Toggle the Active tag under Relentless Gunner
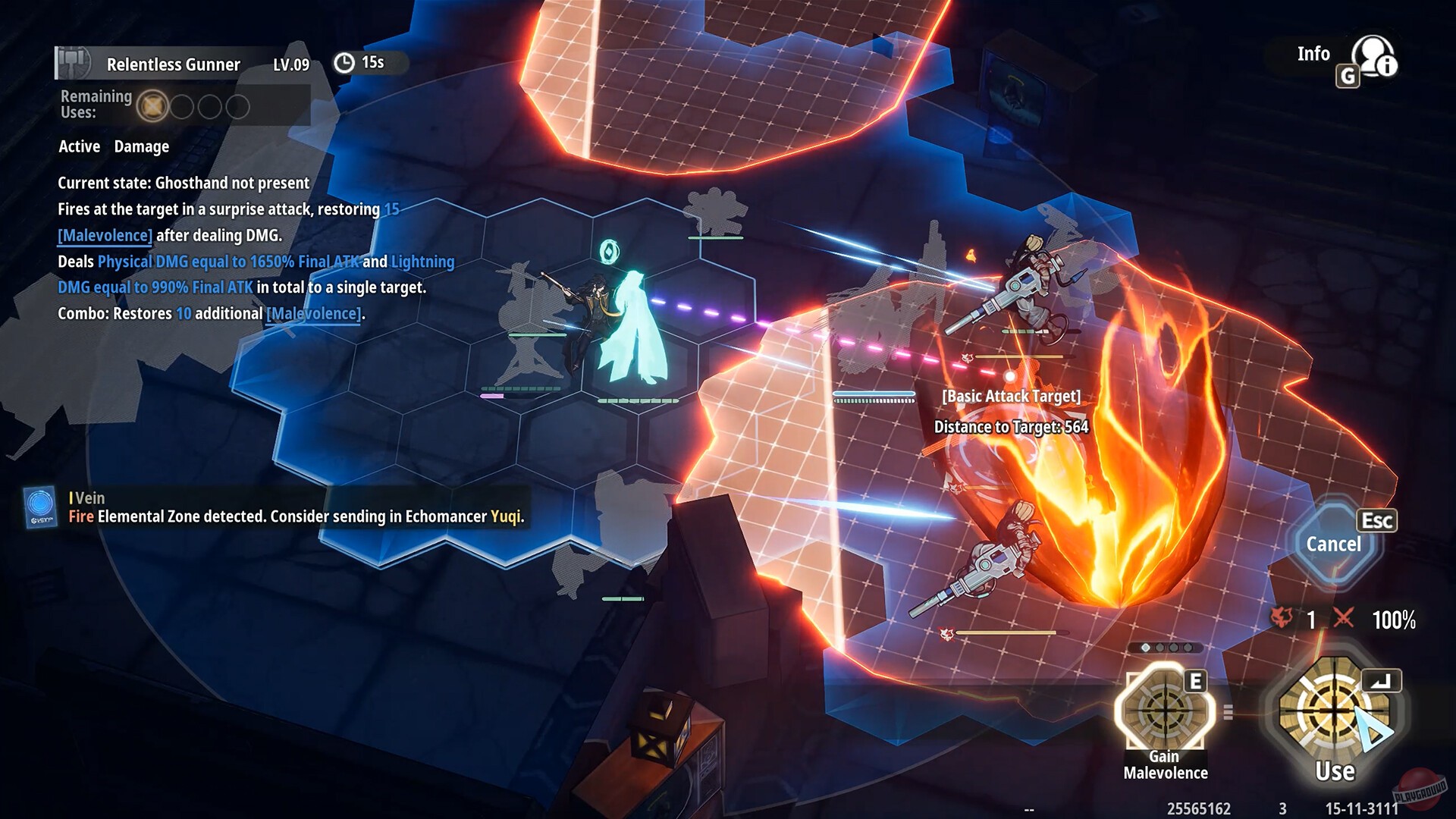Screen dimensions: 1456x819 [x=79, y=146]
